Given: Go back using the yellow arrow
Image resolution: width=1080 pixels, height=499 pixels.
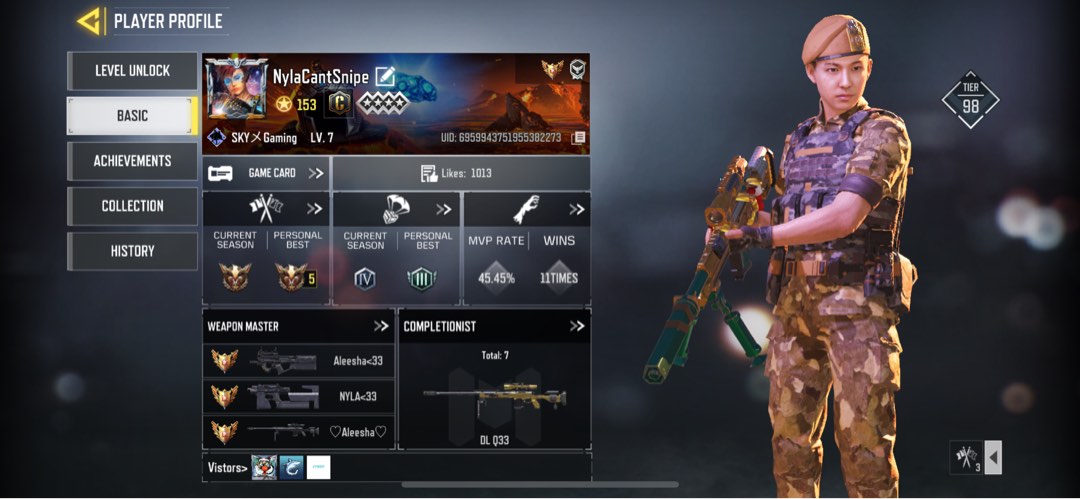Looking at the screenshot, I should pos(90,21).
